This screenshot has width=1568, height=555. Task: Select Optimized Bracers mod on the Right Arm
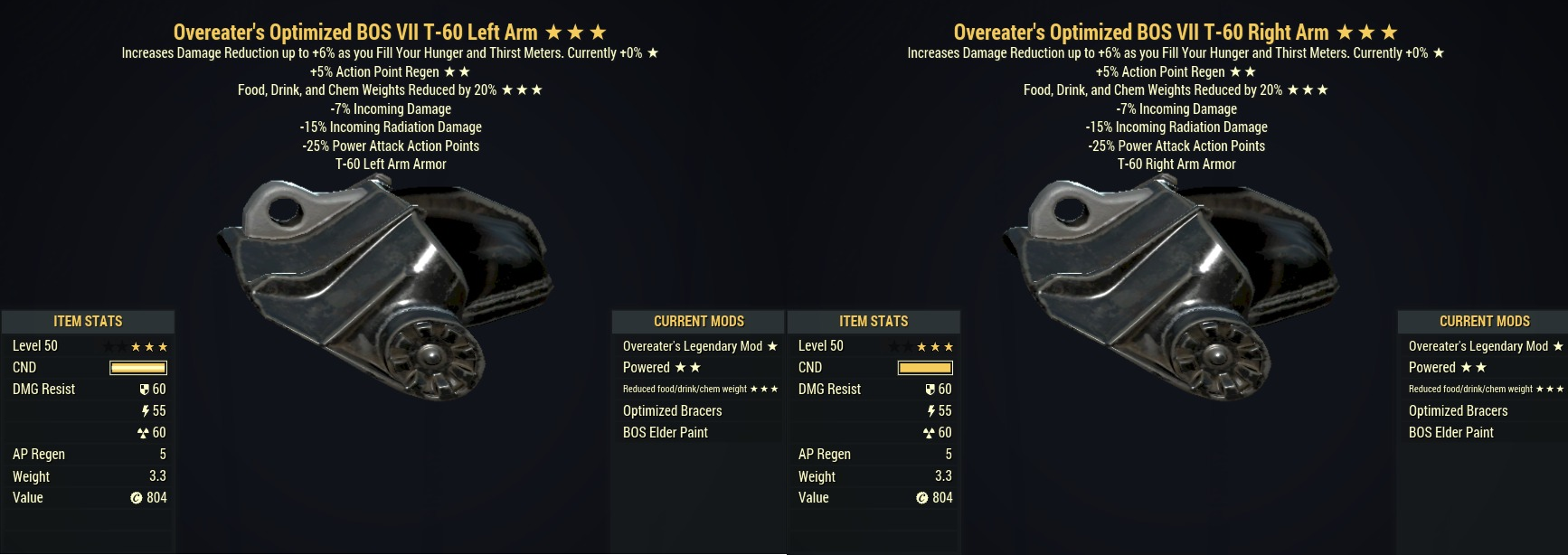tap(1458, 410)
